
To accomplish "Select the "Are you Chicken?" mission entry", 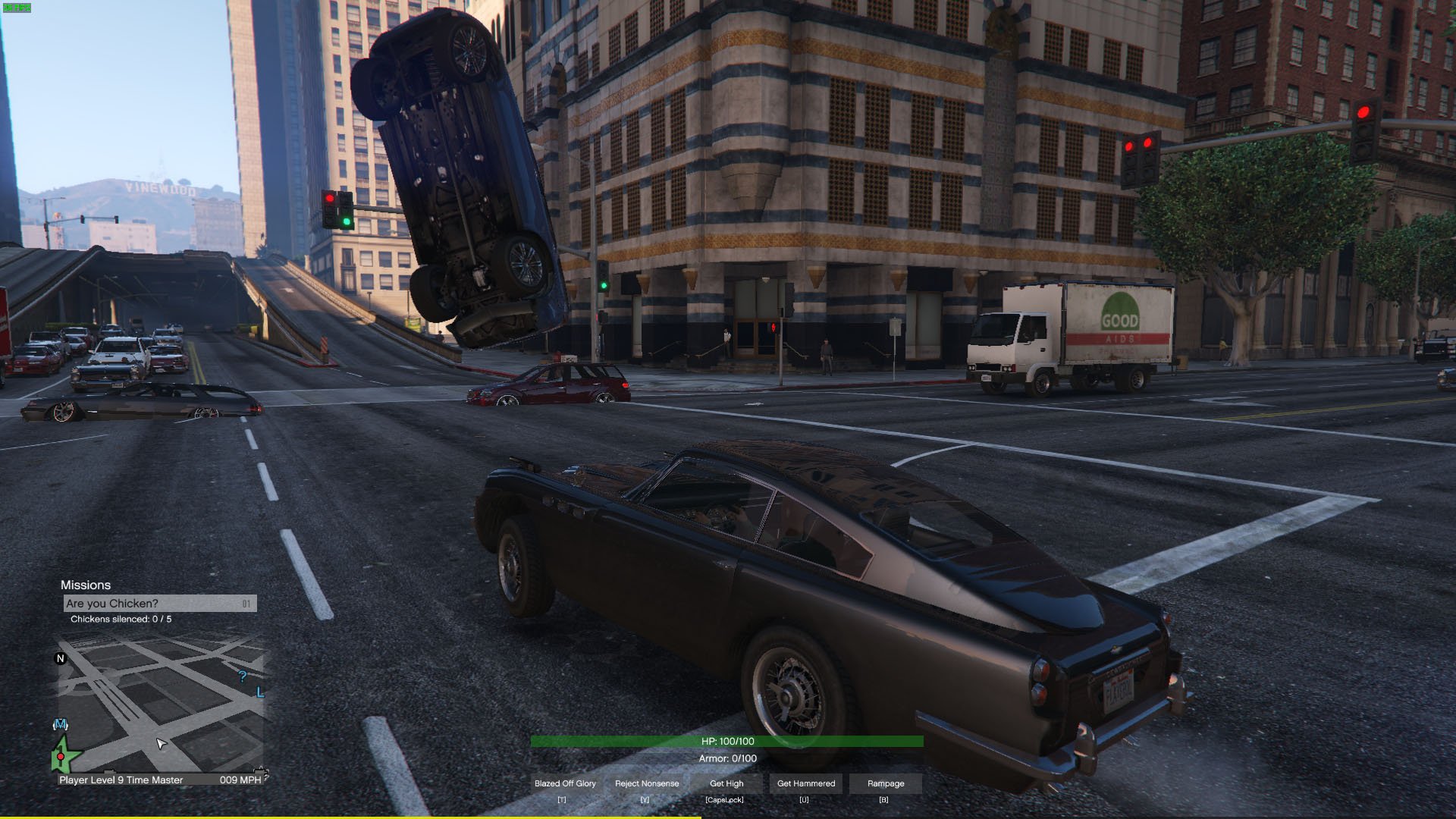I will pyautogui.click(x=159, y=604).
